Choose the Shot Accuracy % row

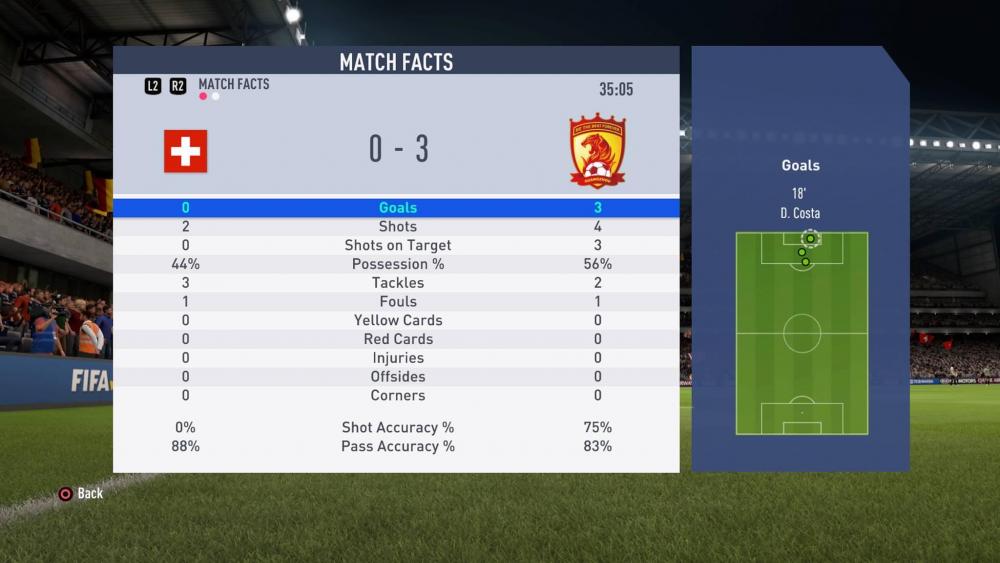pos(397,428)
